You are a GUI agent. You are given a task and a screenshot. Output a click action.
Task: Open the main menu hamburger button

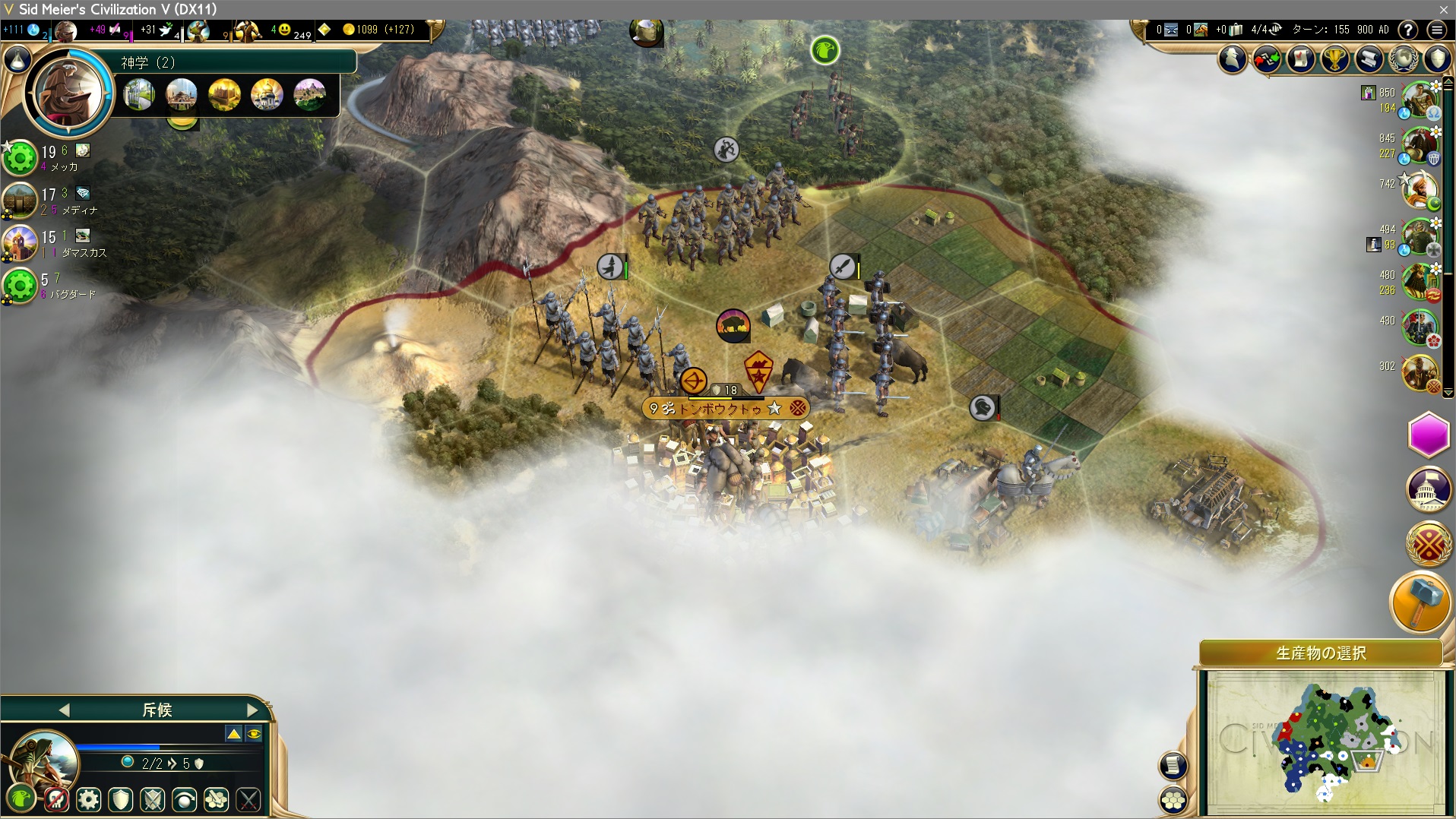(x=1436, y=30)
